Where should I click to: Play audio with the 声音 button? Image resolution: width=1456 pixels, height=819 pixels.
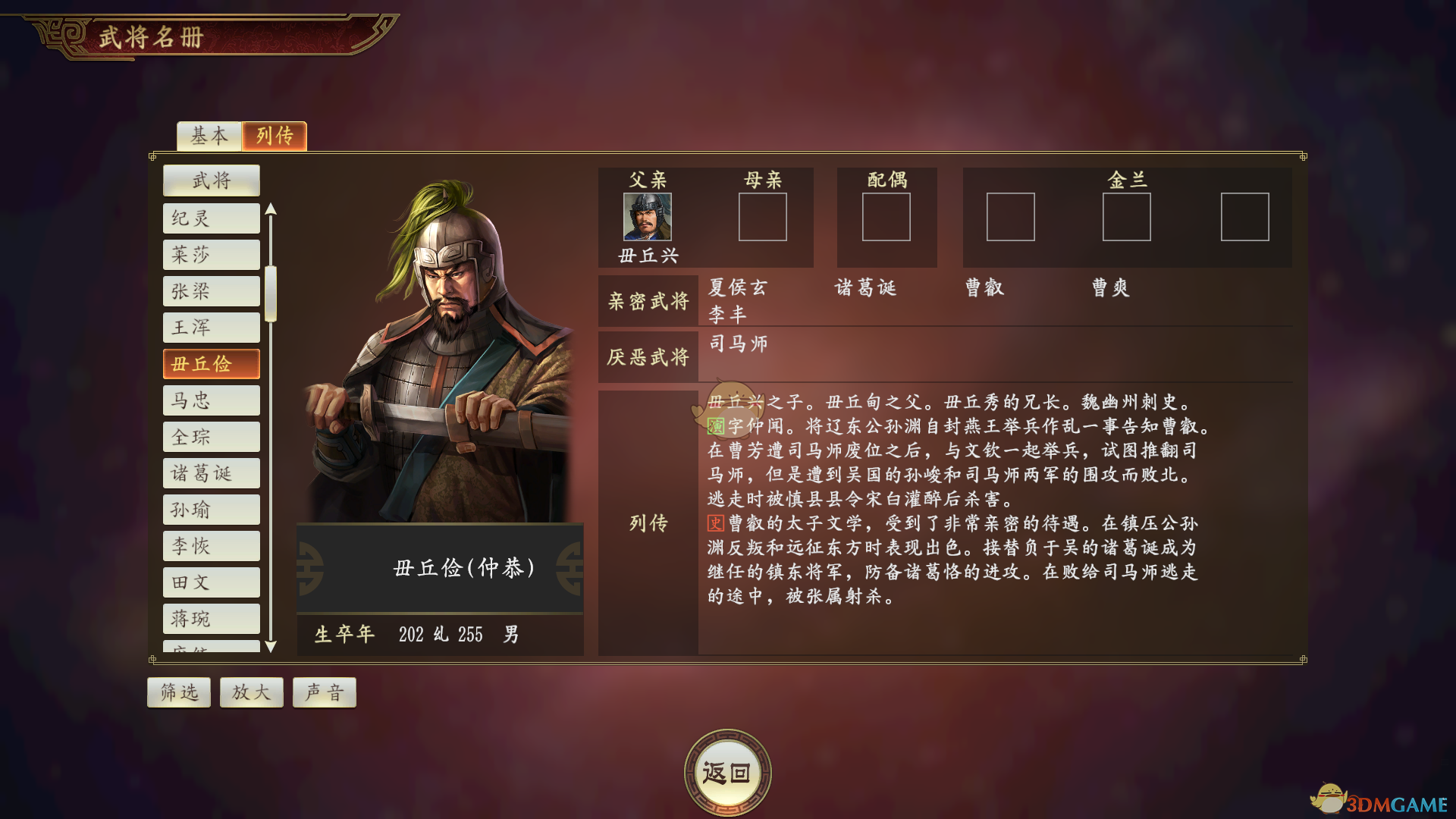[x=324, y=692]
